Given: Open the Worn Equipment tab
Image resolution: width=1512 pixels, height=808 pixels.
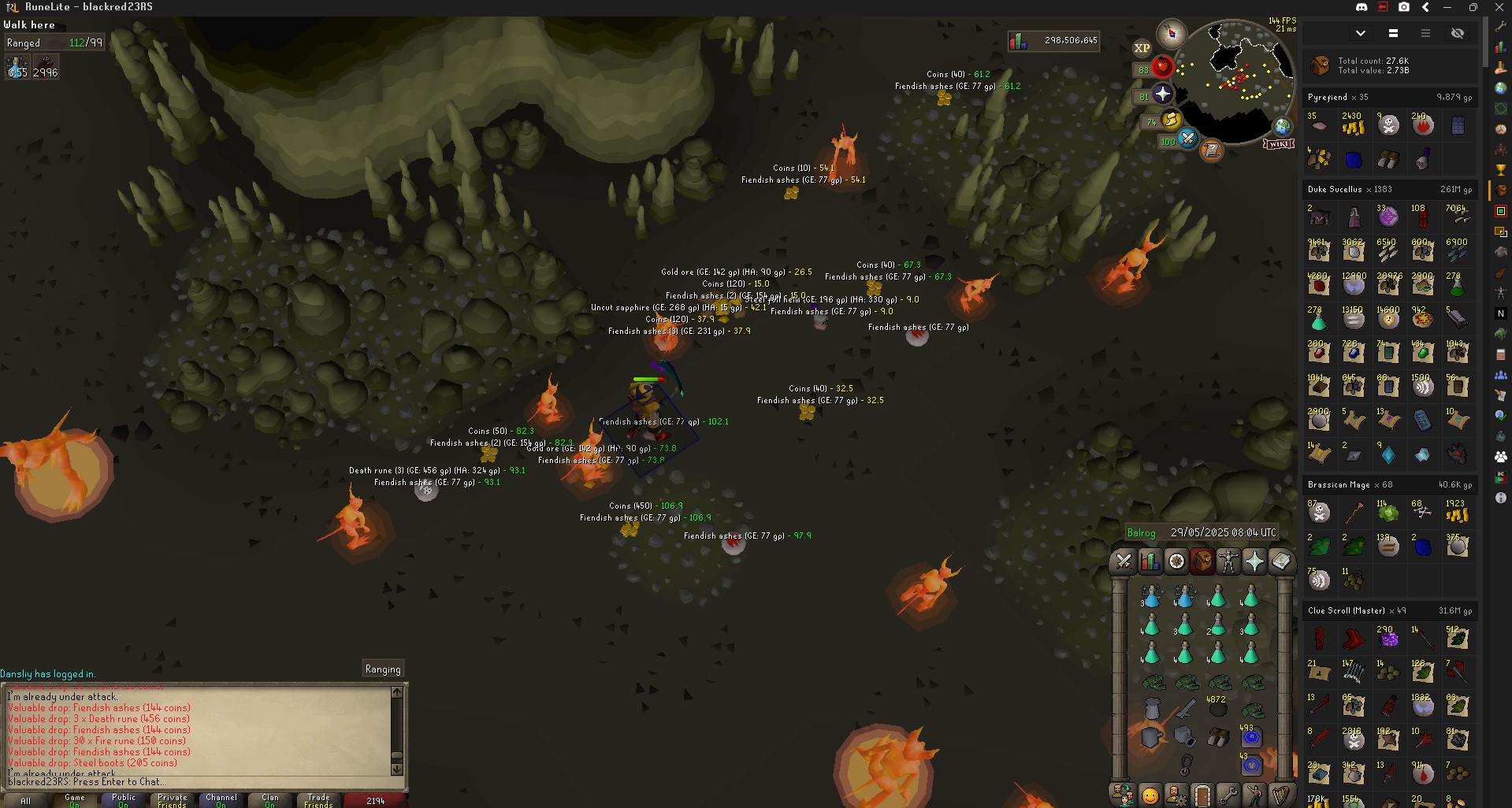Looking at the screenshot, I should pyautogui.click(x=1228, y=561).
